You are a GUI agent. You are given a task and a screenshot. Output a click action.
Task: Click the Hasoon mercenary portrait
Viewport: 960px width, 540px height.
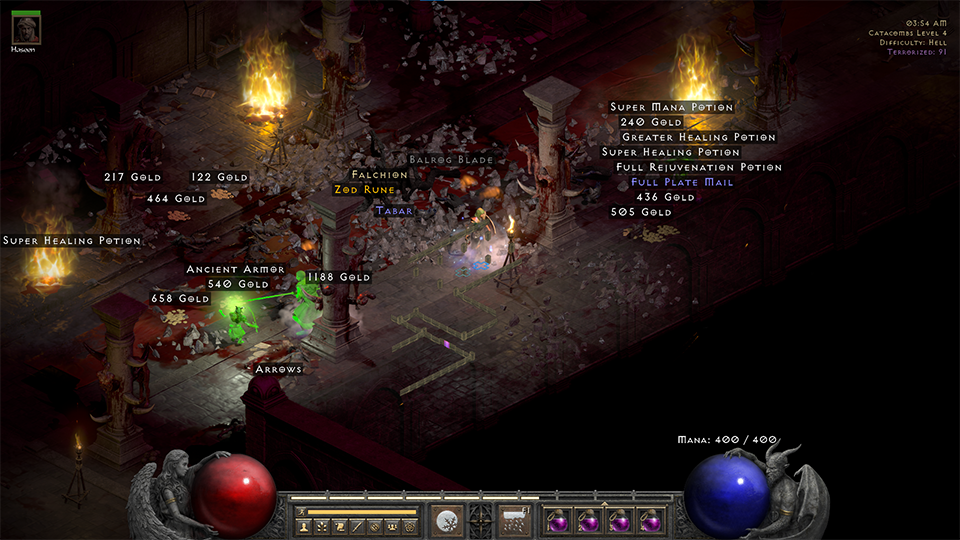[x=25, y=28]
